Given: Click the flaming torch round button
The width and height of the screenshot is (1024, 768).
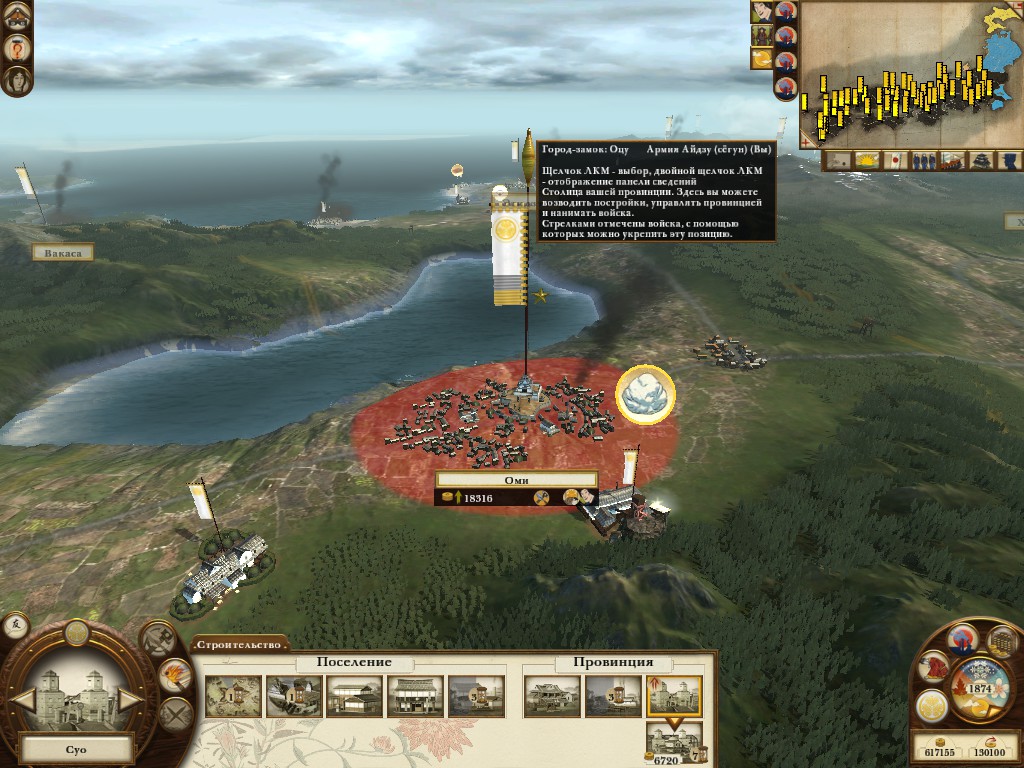Looking at the screenshot, I should point(175,676).
